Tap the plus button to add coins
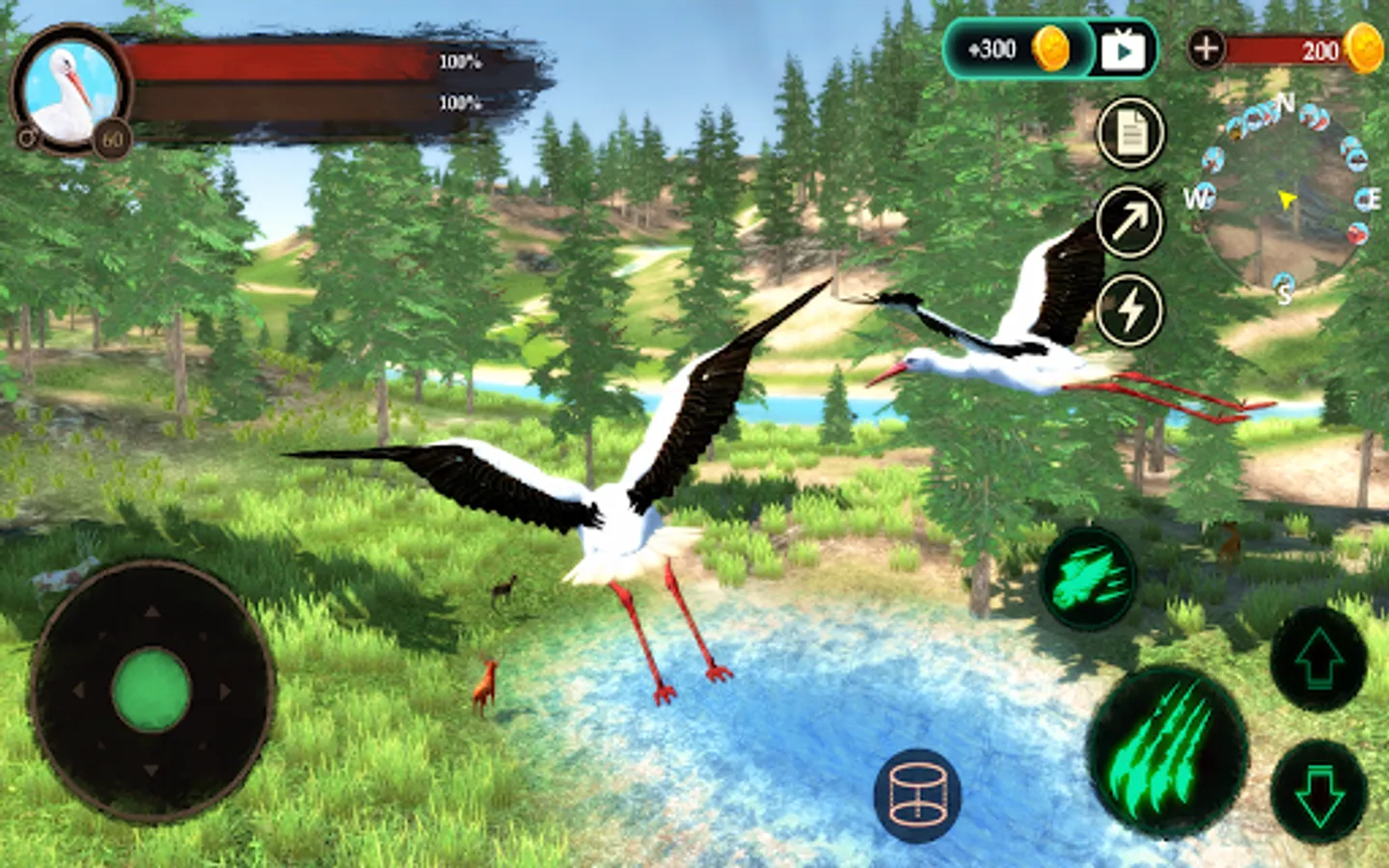The width and height of the screenshot is (1389, 868). tap(1206, 48)
